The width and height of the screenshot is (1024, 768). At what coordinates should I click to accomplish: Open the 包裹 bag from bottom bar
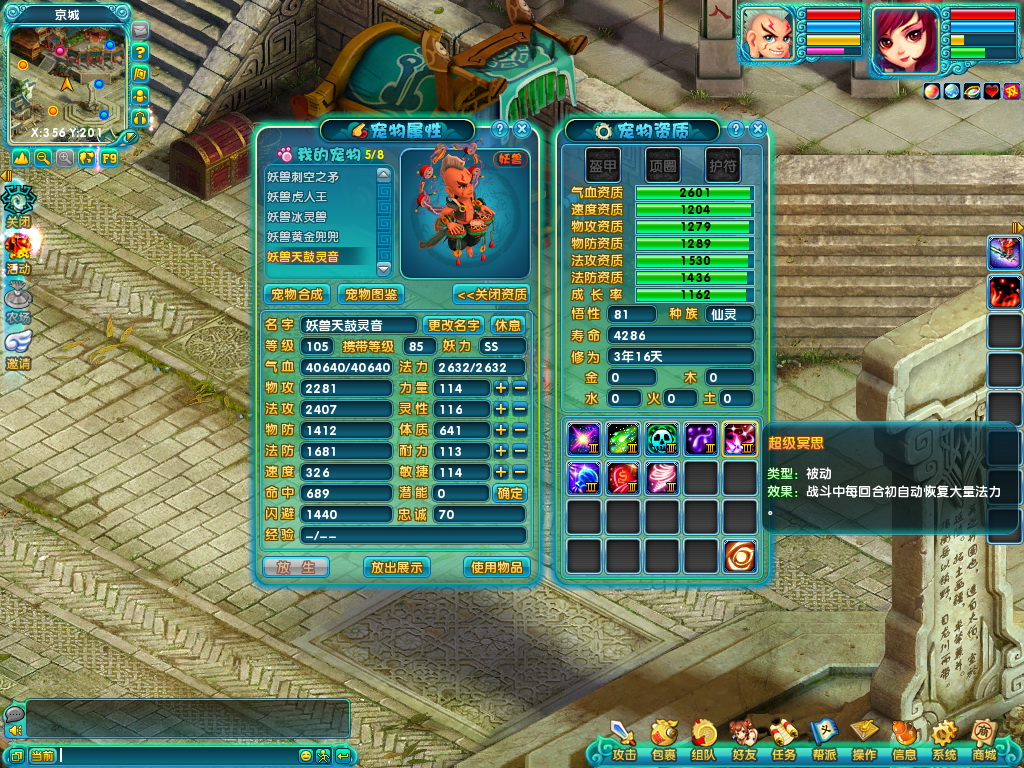(663, 741)
